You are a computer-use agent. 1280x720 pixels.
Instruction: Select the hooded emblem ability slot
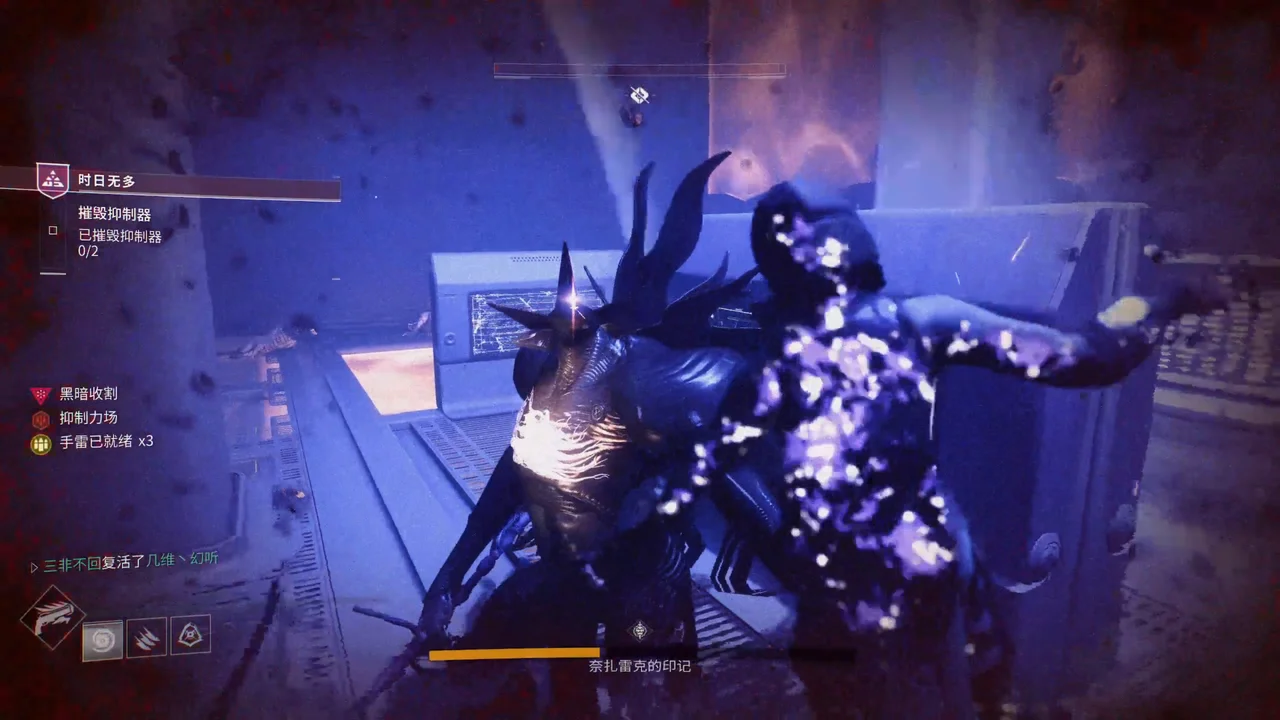pyautogui.click(x=190, y=634)
